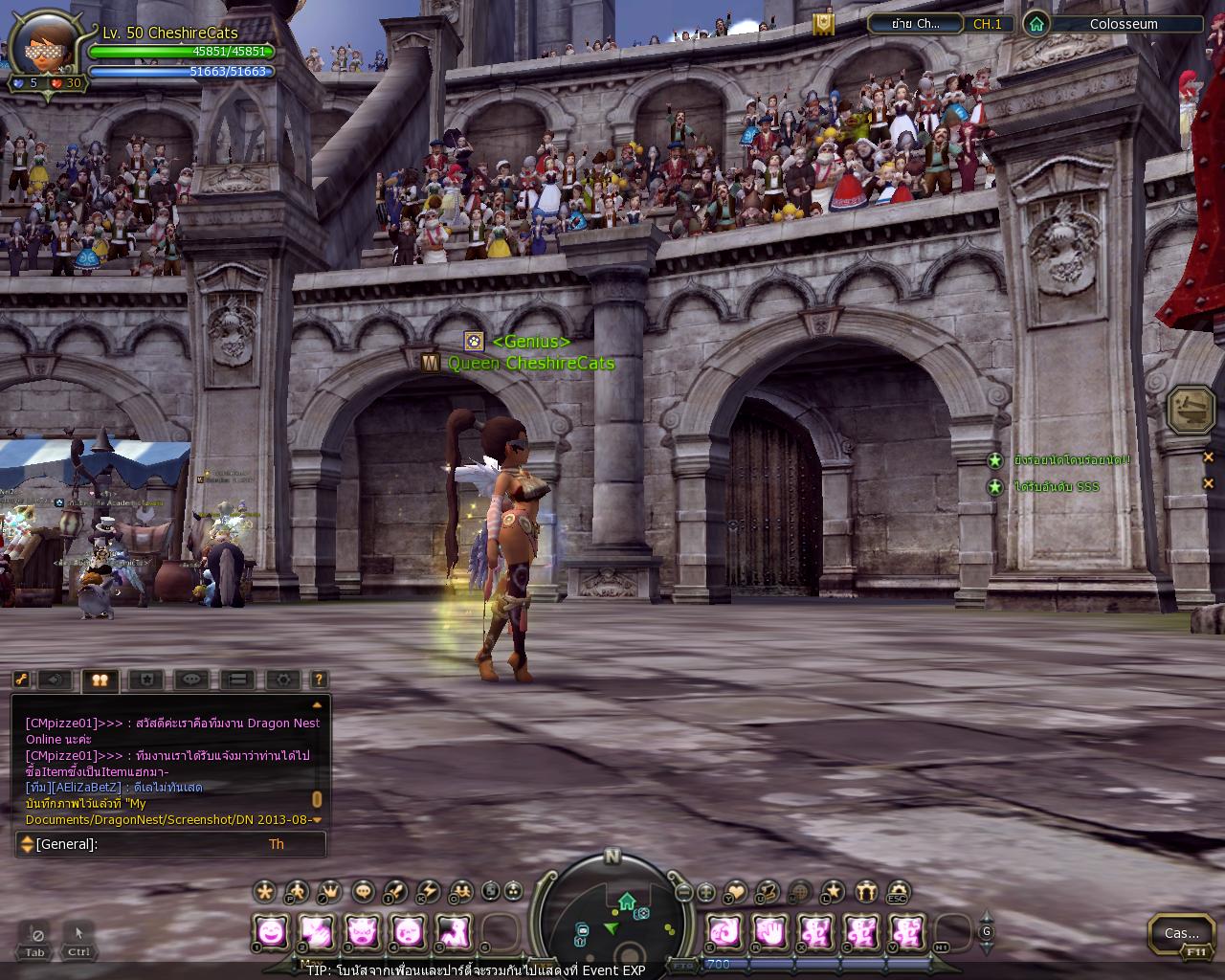Open the crown icon menu button

click(328, 892)
